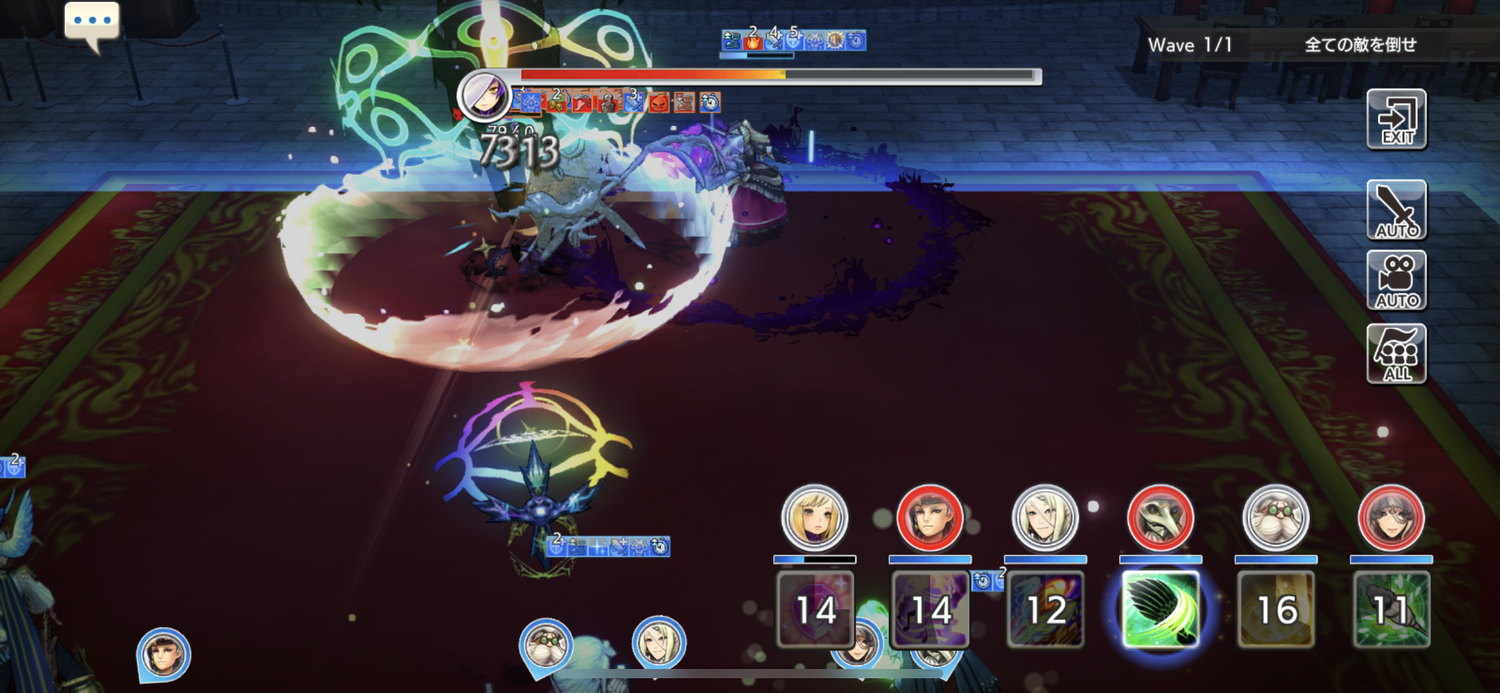The image size is (1500, 693).
Task: Exit the battle with the EXIT button
Action: (x=1396, y=119)
